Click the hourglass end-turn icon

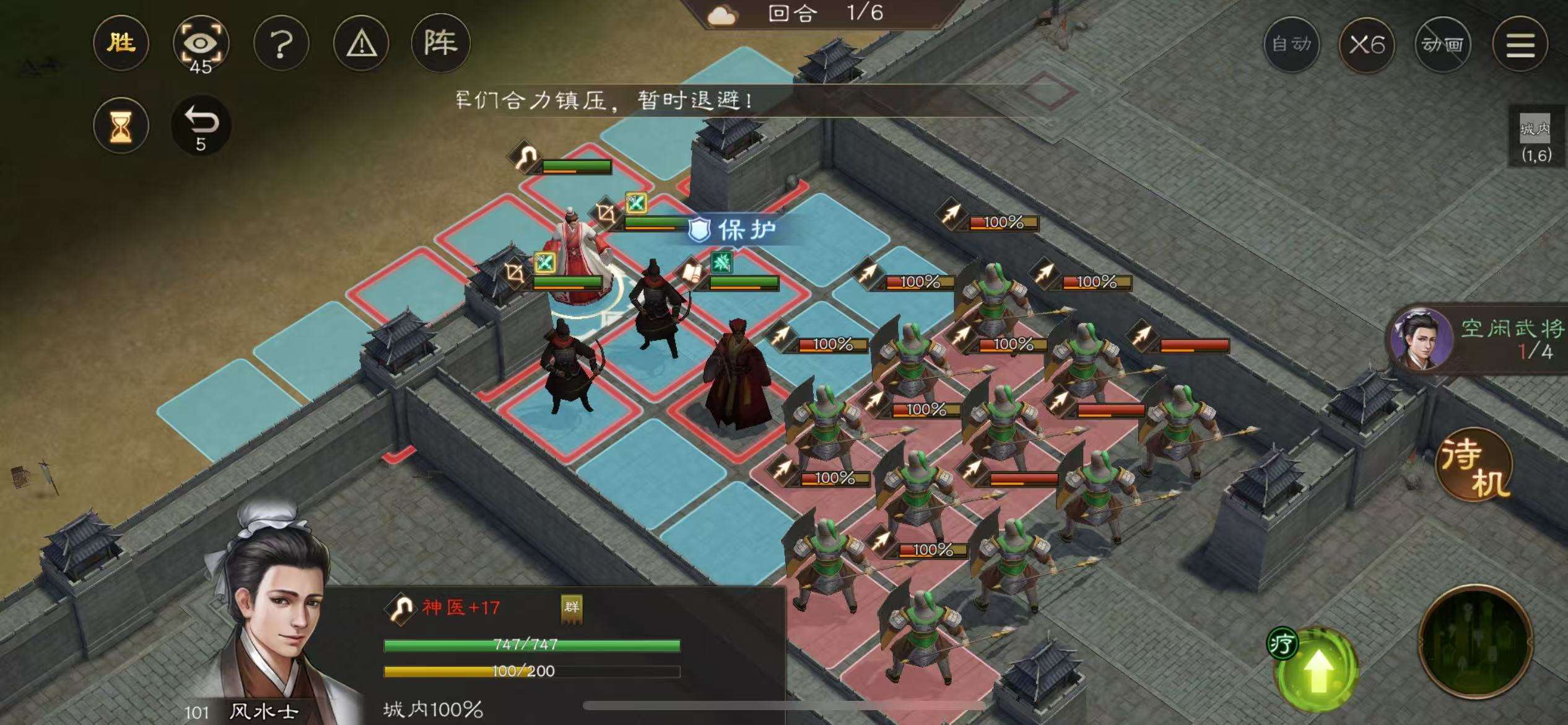point(121,126)
